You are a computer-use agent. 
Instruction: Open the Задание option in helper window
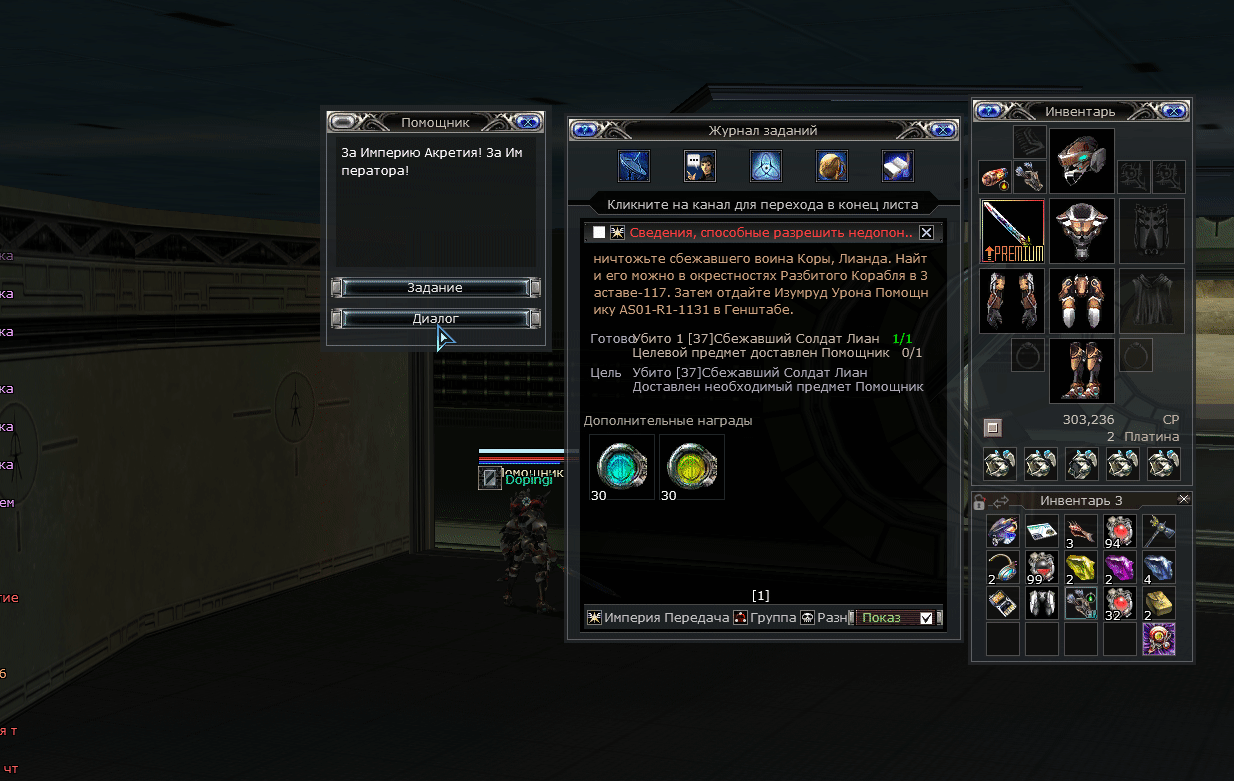pyautogui.click(x=435, y=288)
